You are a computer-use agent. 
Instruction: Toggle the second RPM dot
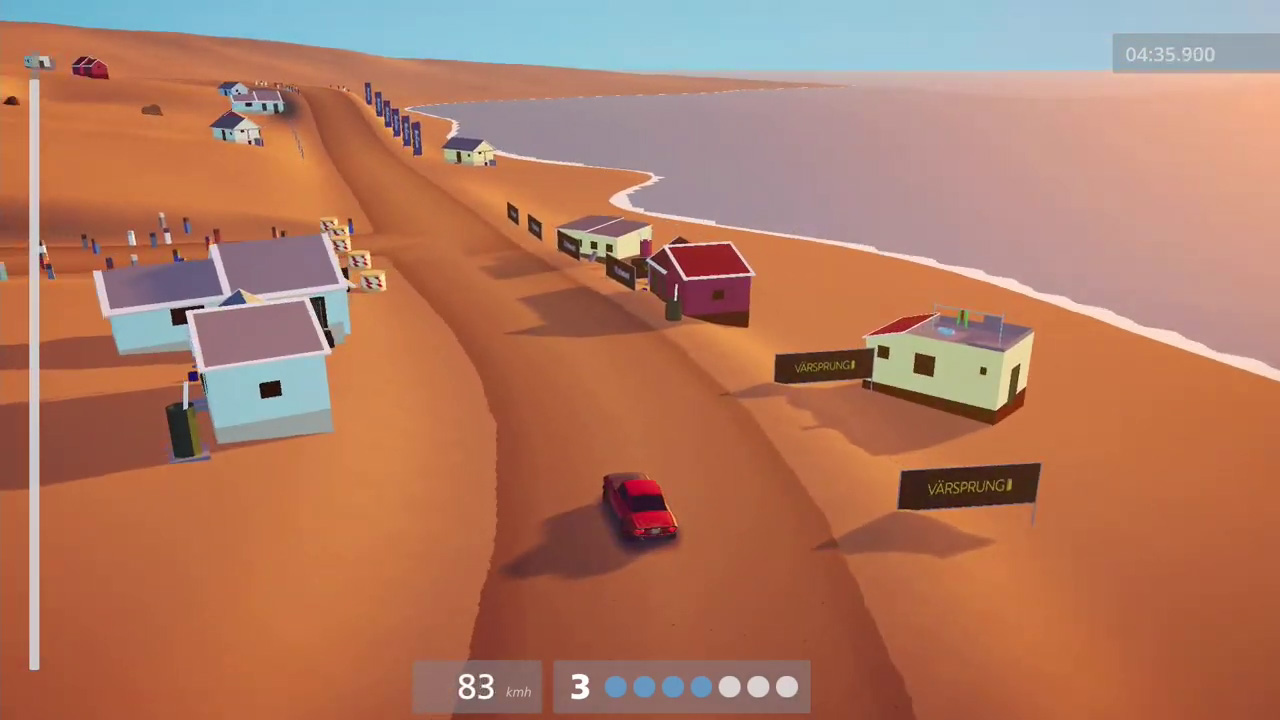[x=643, y=687]
